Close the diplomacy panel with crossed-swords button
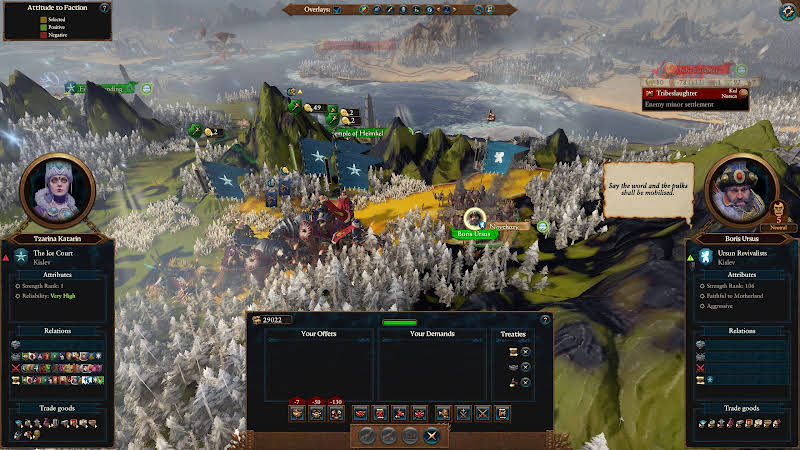 432,435
